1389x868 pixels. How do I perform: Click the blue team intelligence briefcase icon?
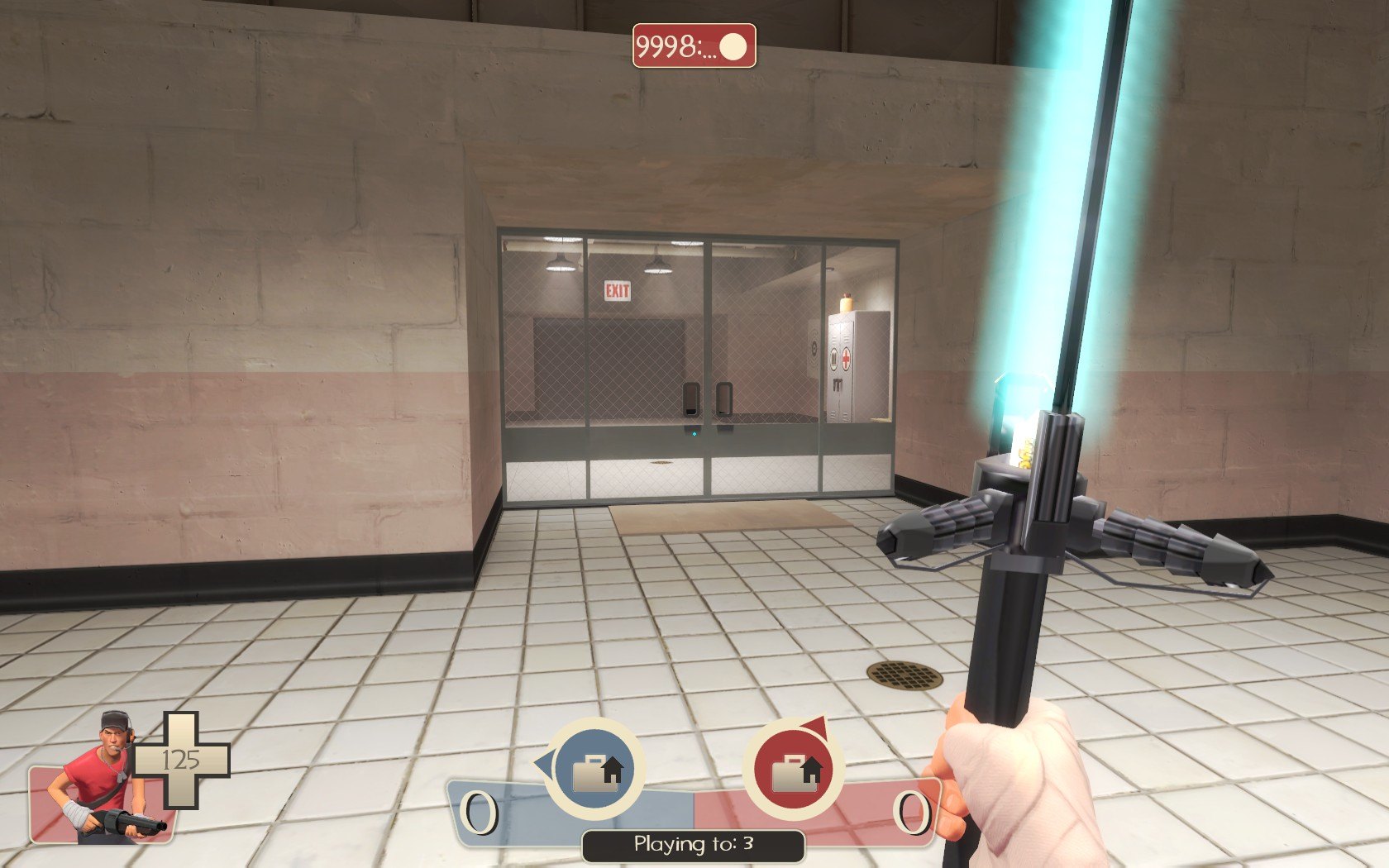pyautogui.click(x=594, y=768)
